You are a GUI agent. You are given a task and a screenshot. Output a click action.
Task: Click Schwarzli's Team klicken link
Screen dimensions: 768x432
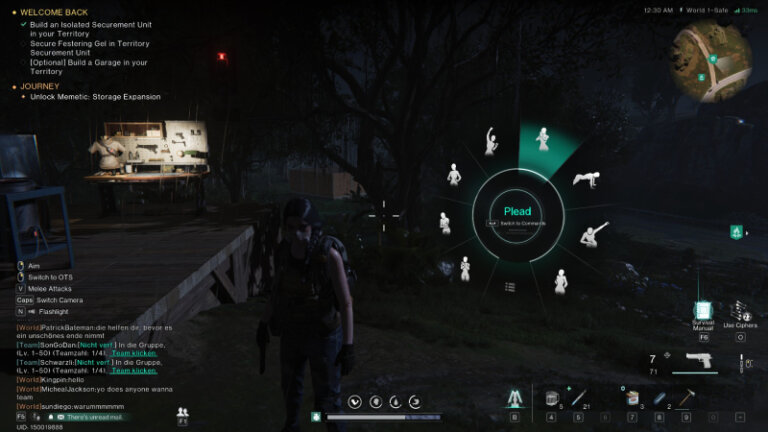pos(135,371)
